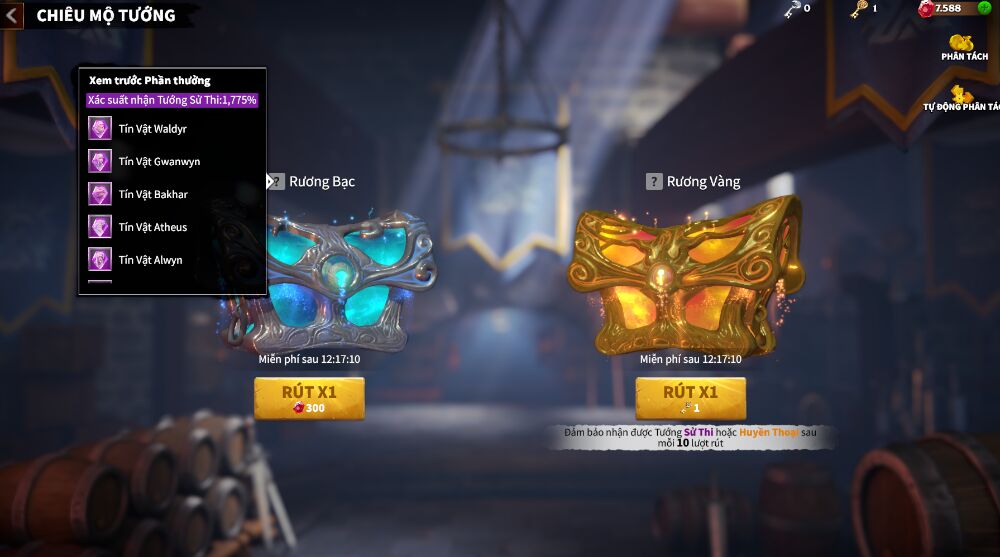The height and width of the screenshot is (557, 1000).
Task: Draw x1 from the gold chest with one key
Action: (690, 398)
